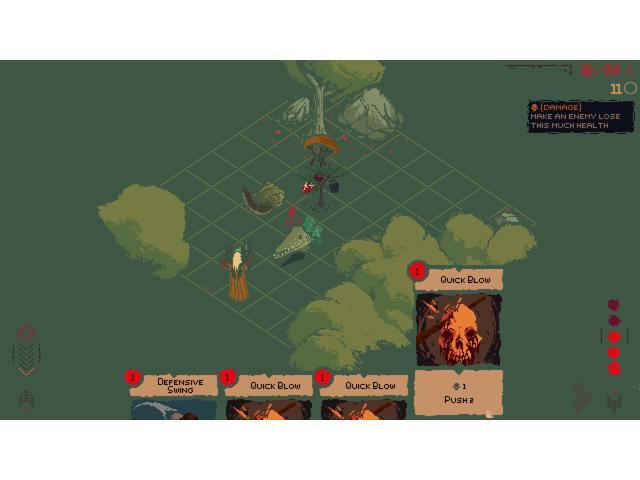Open the chevron deck pile under the diamond
Viewport: 640px width, 480px height.
[x=27, y=355]
